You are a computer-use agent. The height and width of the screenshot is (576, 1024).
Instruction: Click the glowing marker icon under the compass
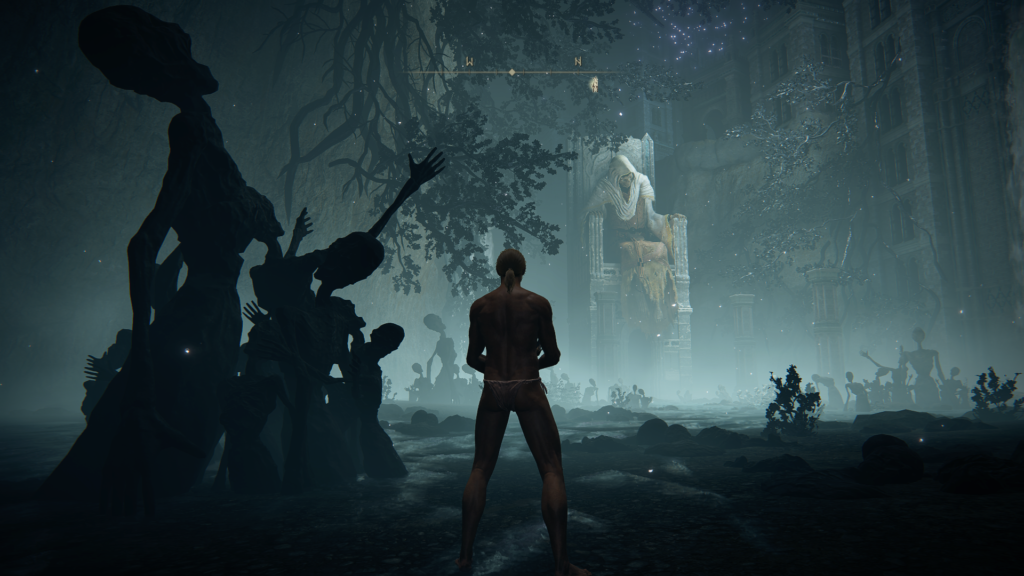(594, 84)
